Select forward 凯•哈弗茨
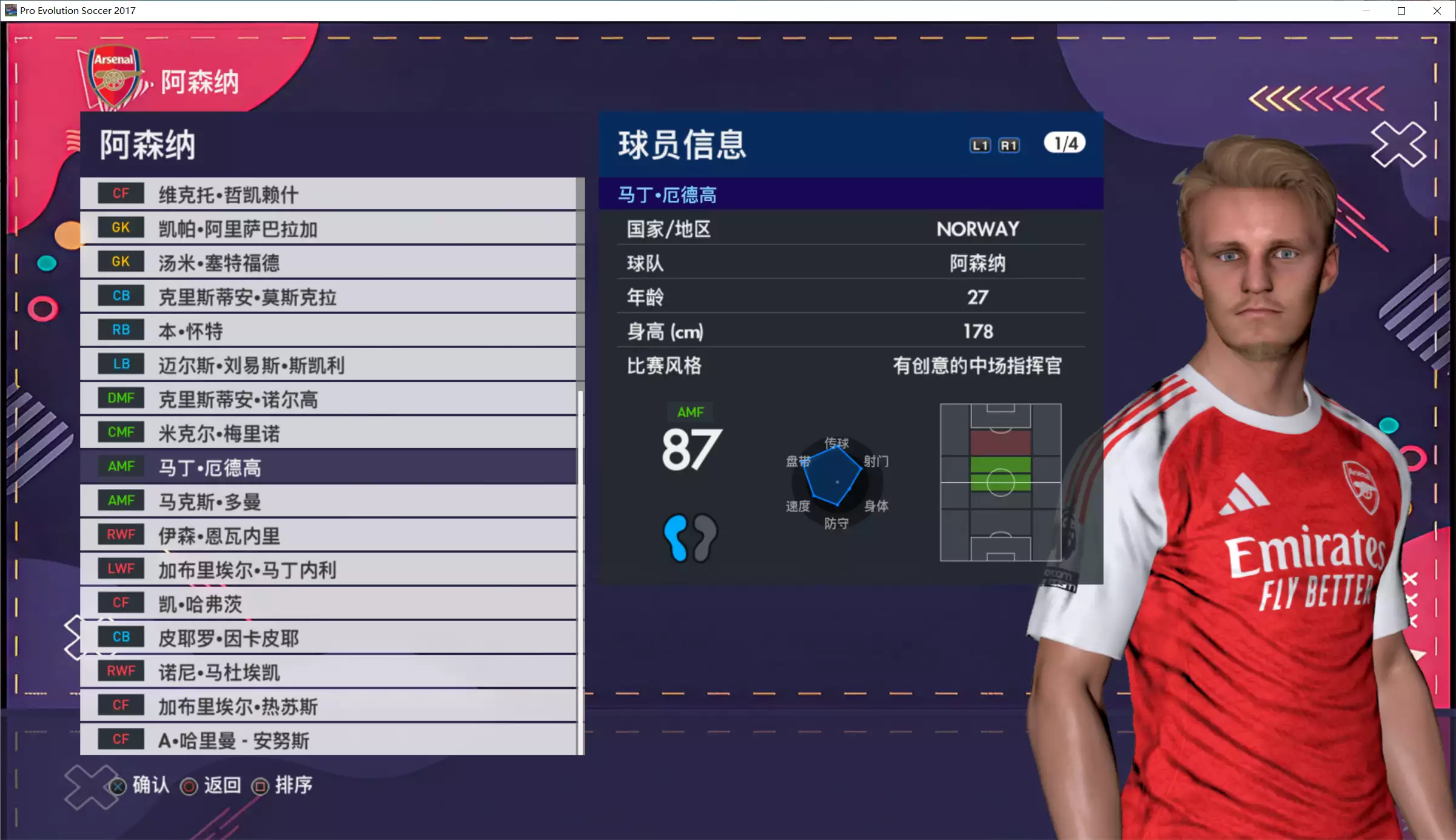This screenshot has width=1456, height=840. pyautogui.click(x=327, y=603)
